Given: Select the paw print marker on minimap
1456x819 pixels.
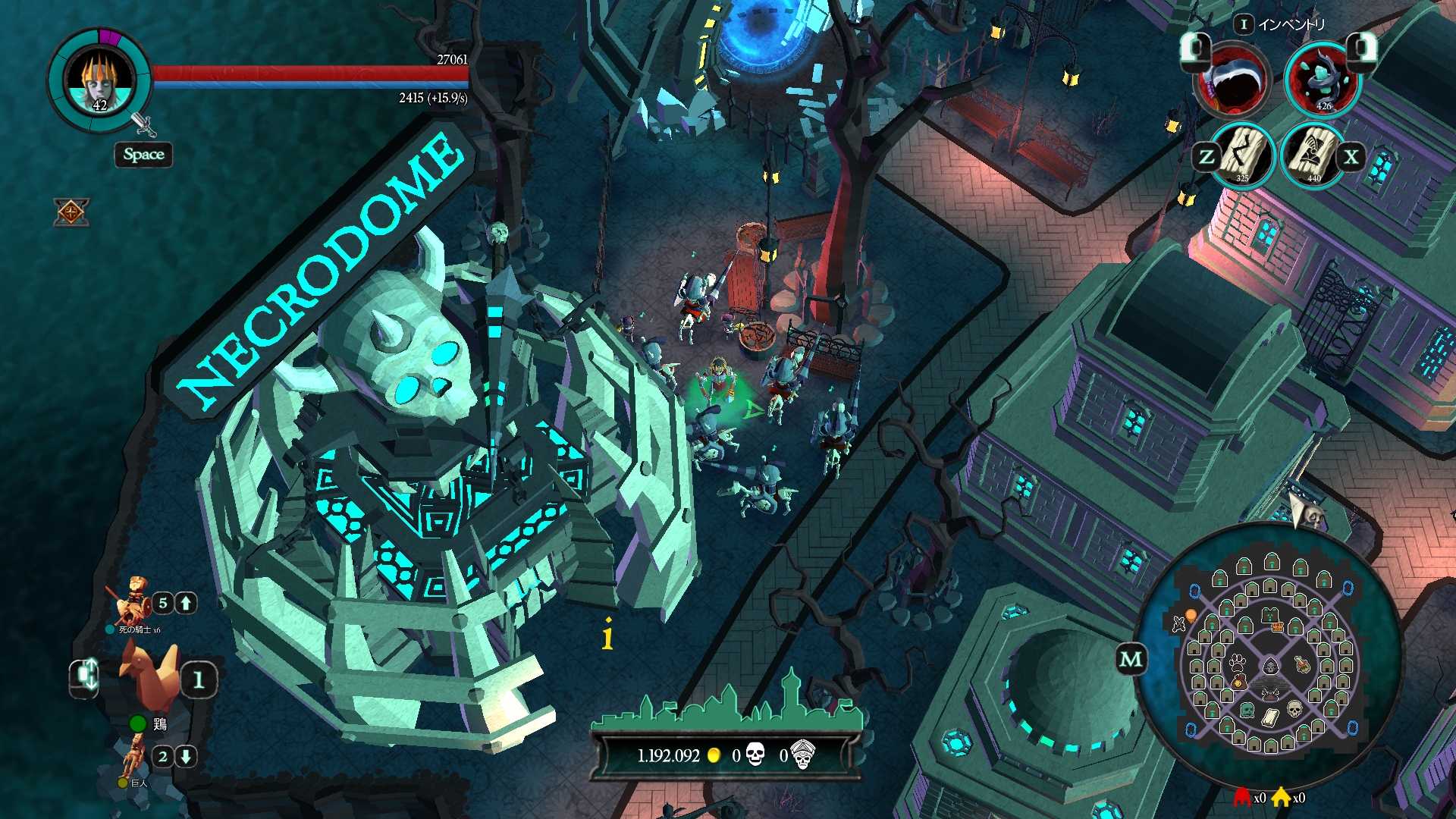Looking at the screenshot, I should pos(1238,662).
